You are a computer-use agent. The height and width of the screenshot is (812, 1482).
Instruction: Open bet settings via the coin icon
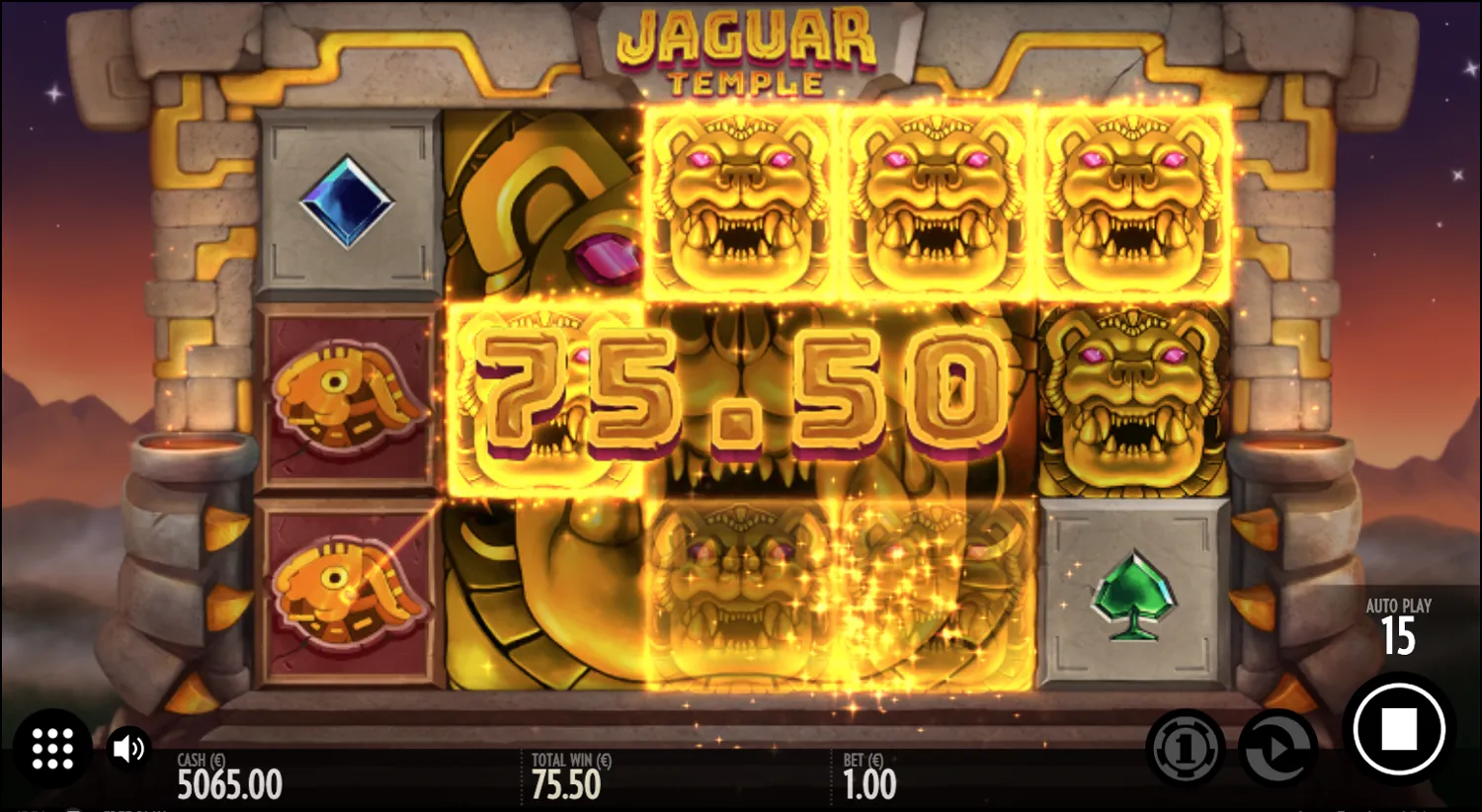[1186, 748]
